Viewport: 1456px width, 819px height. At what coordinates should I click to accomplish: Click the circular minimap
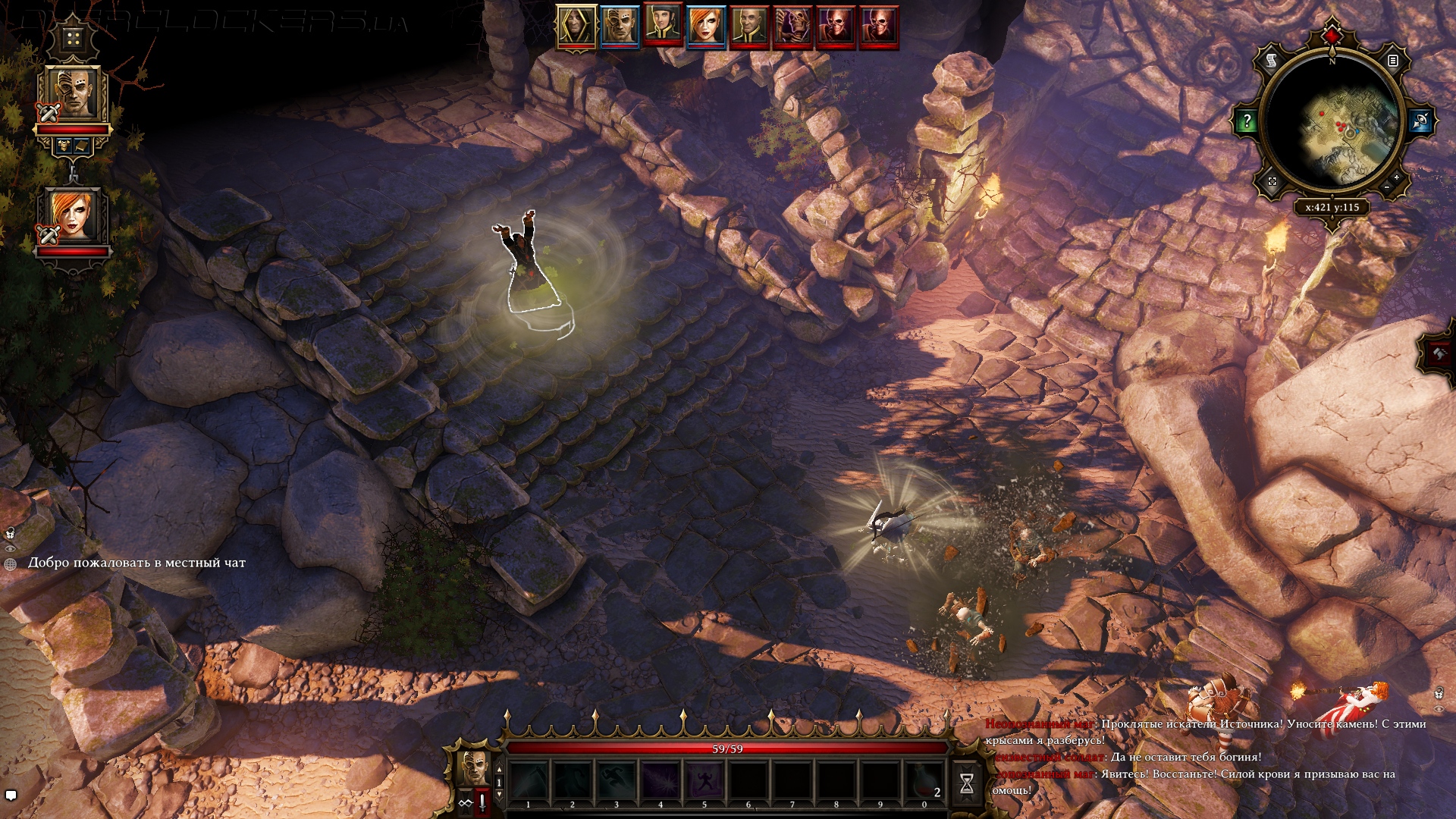click(x=1332, y=125)
